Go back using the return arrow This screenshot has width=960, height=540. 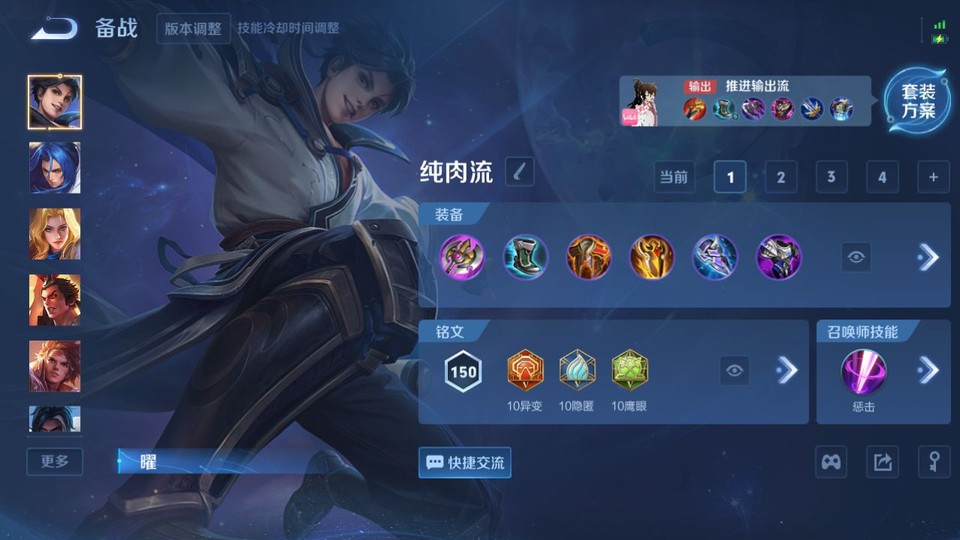tap(54, 29)
